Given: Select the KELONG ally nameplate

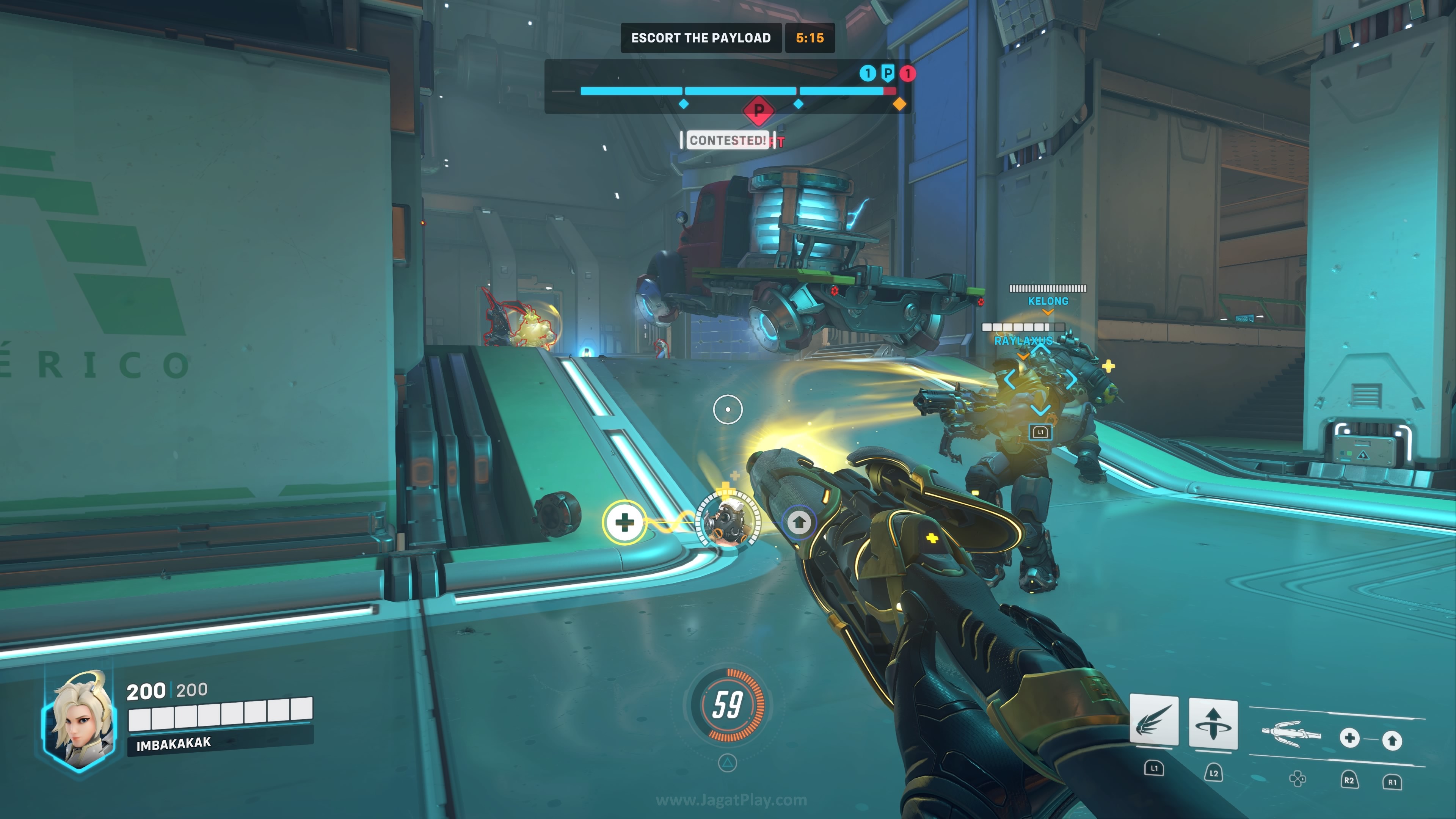Looking at the screenshot, I should tap(1048, 301).
